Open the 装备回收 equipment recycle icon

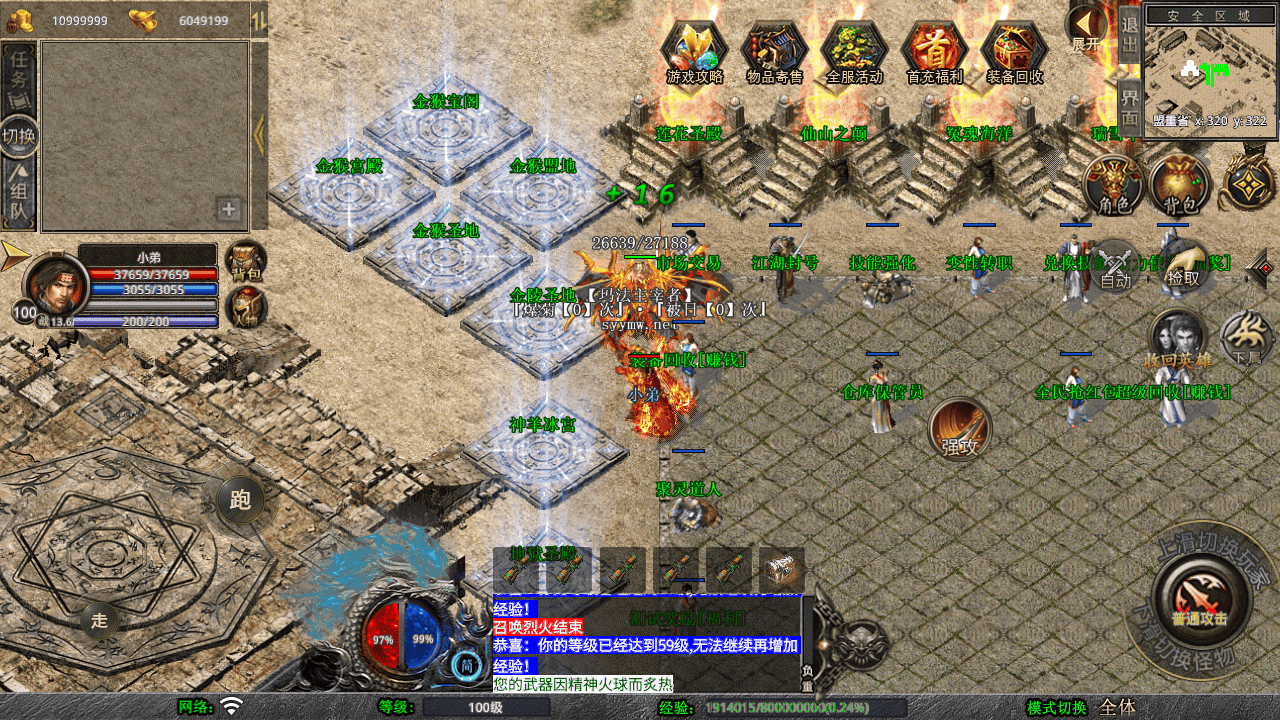[1014, 50]
